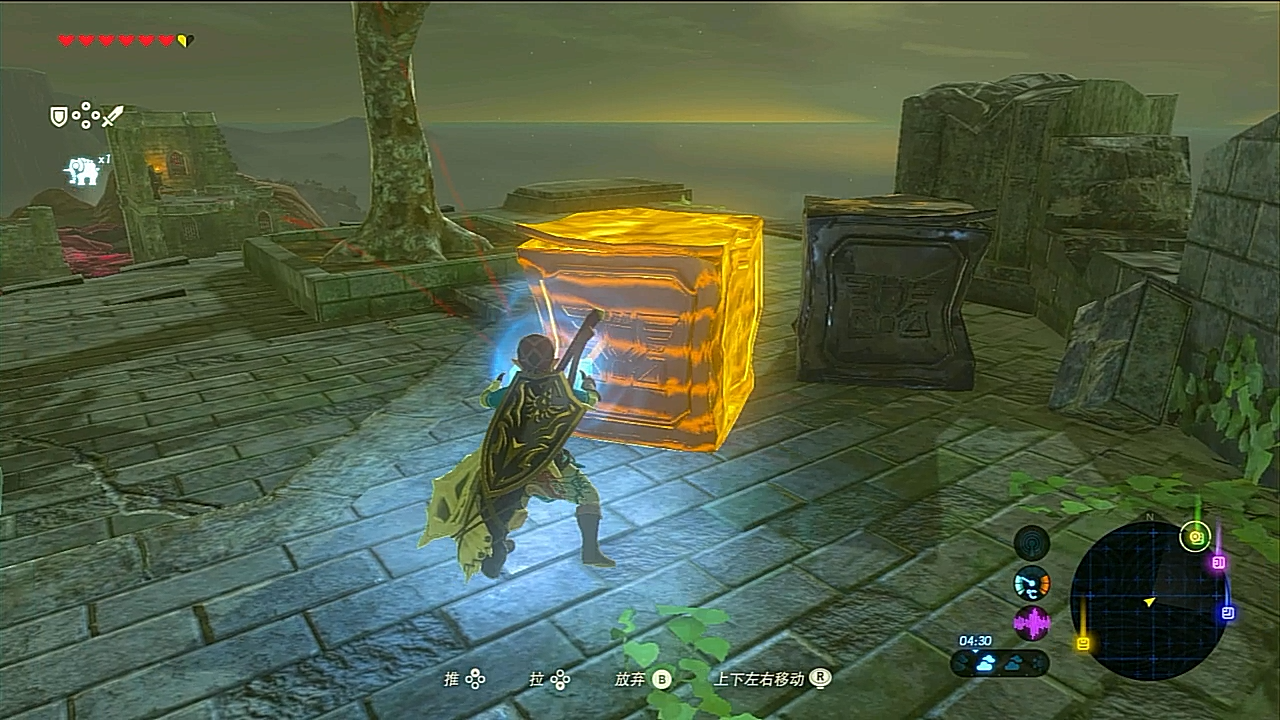1280x720 pixels.
Task: Select the purple shrine marker on the minimap
Action: click(1218, 562)
